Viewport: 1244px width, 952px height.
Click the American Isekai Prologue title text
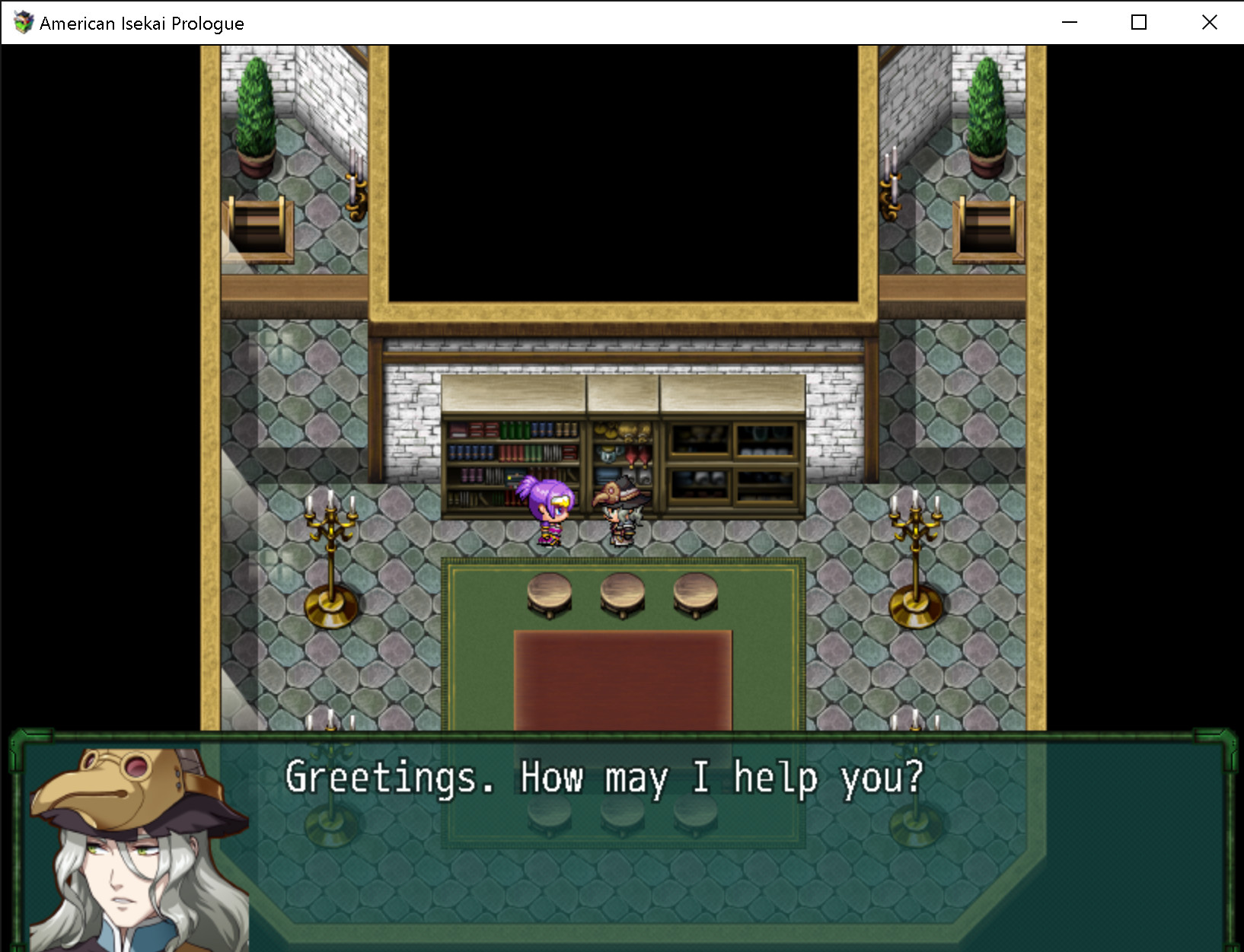coord(142,23)
